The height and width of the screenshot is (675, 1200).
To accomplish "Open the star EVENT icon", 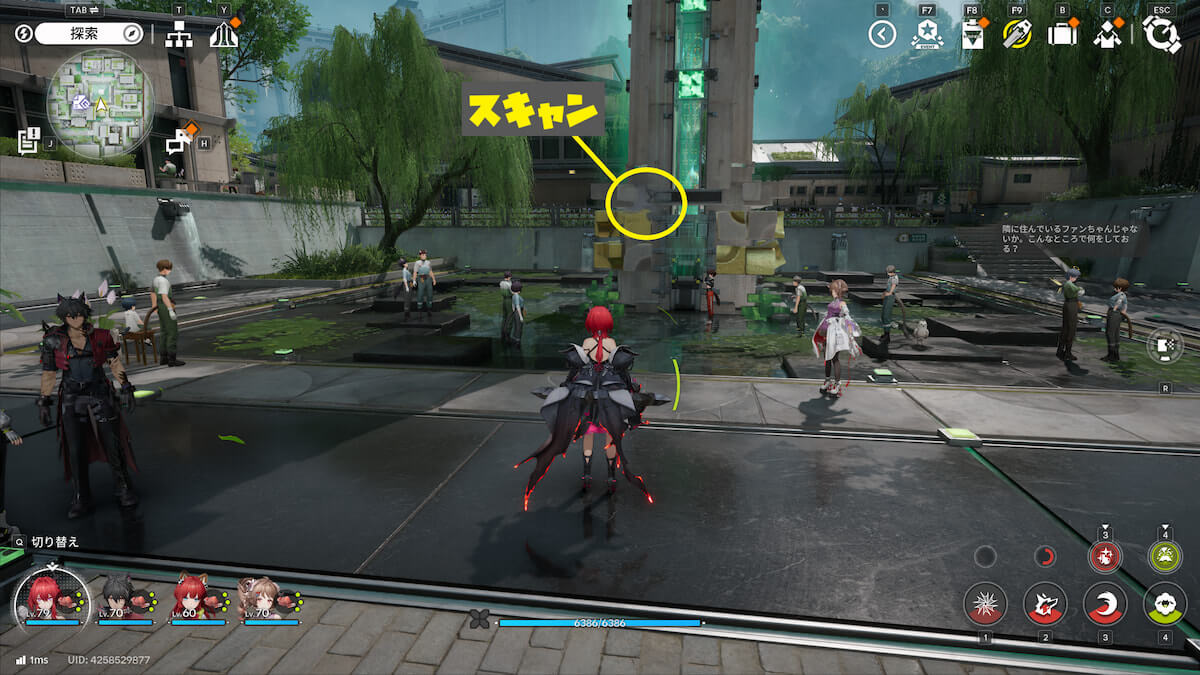I will (x=927, y=35).
